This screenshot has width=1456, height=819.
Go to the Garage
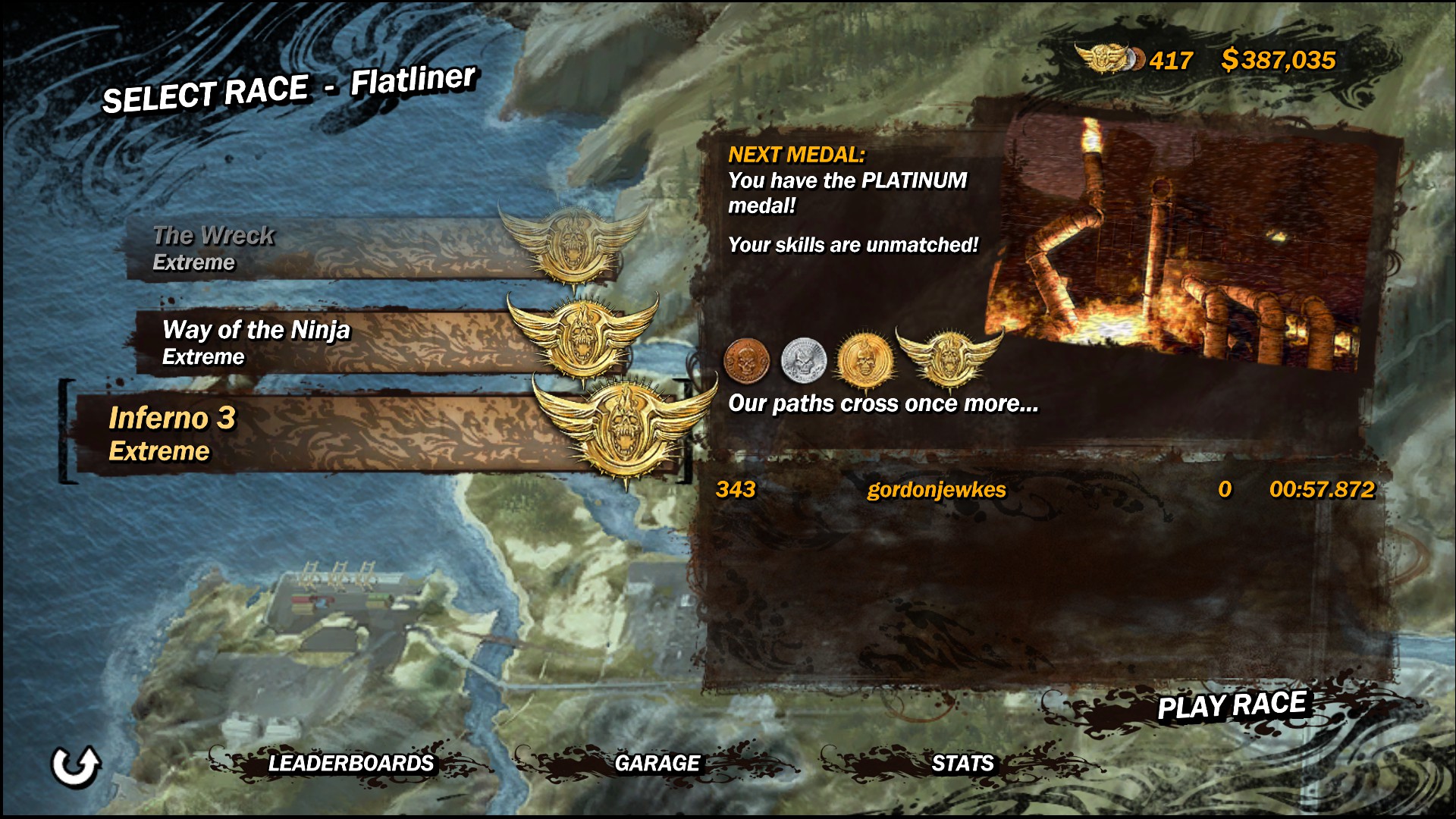click(x=657, y=763)
